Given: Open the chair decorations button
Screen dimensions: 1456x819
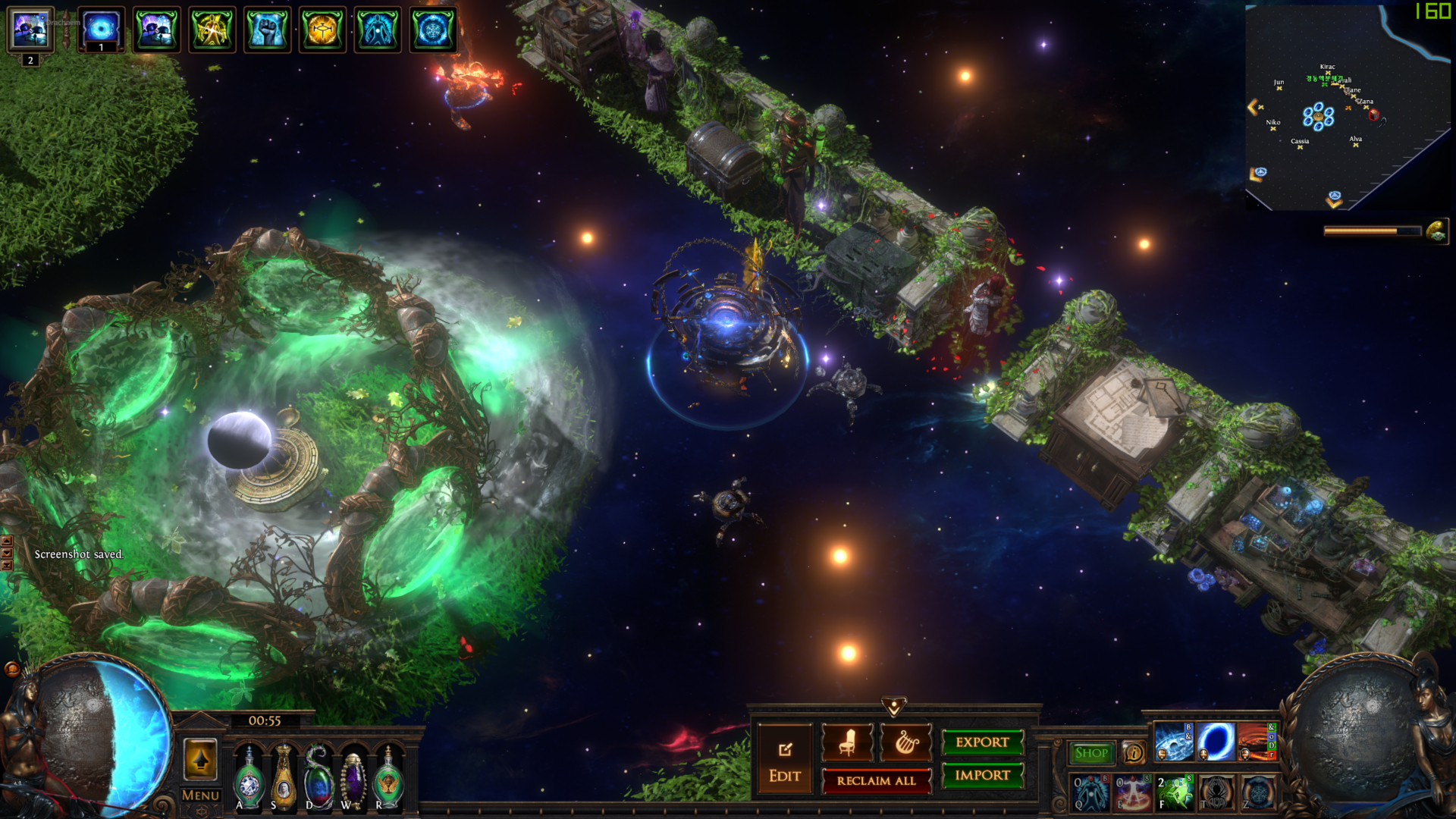Looking at the screenshot, I should 847,742.
